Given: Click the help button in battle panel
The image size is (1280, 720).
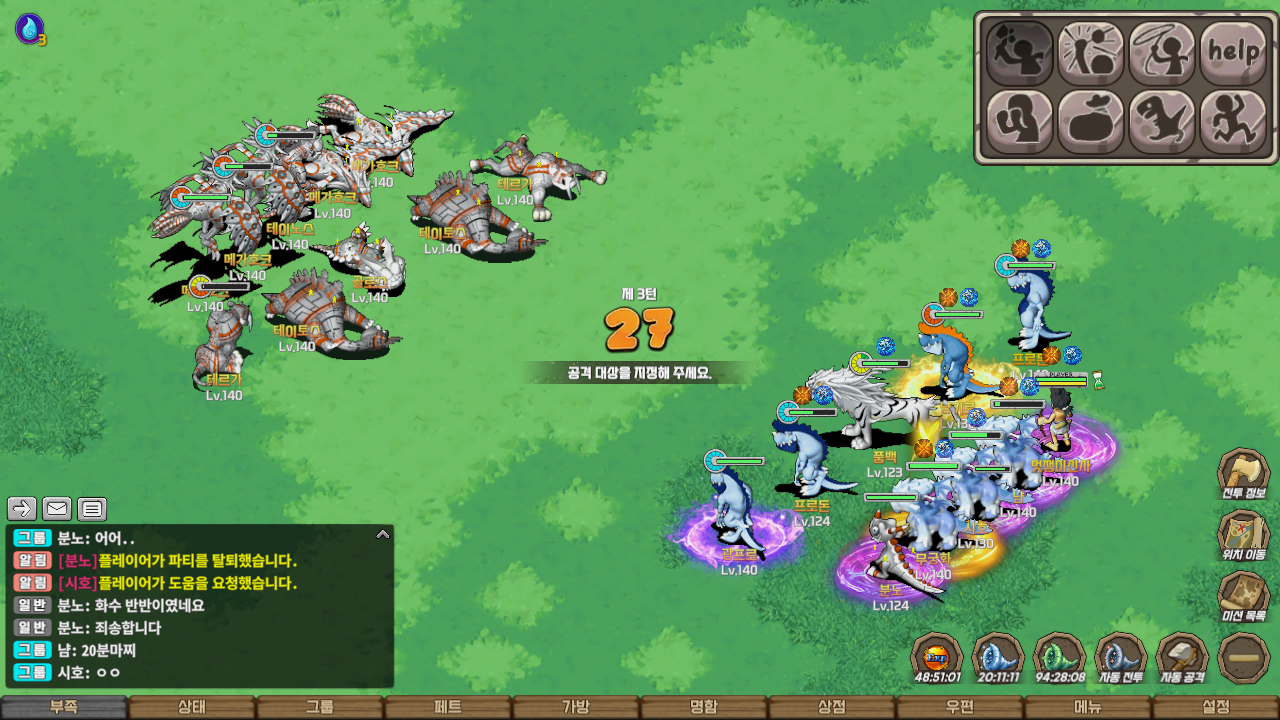Looking at the screenshot, I should (1233, 52).
